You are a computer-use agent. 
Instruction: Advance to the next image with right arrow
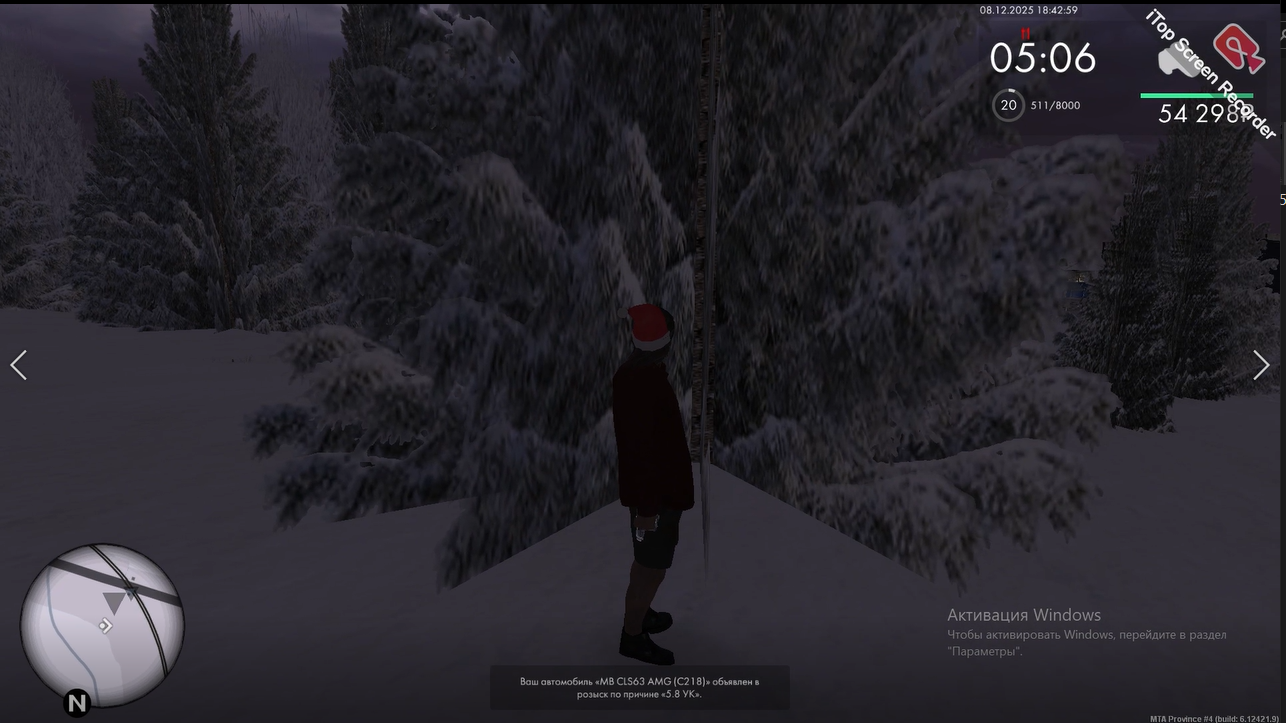click(x=1261, y=365)
